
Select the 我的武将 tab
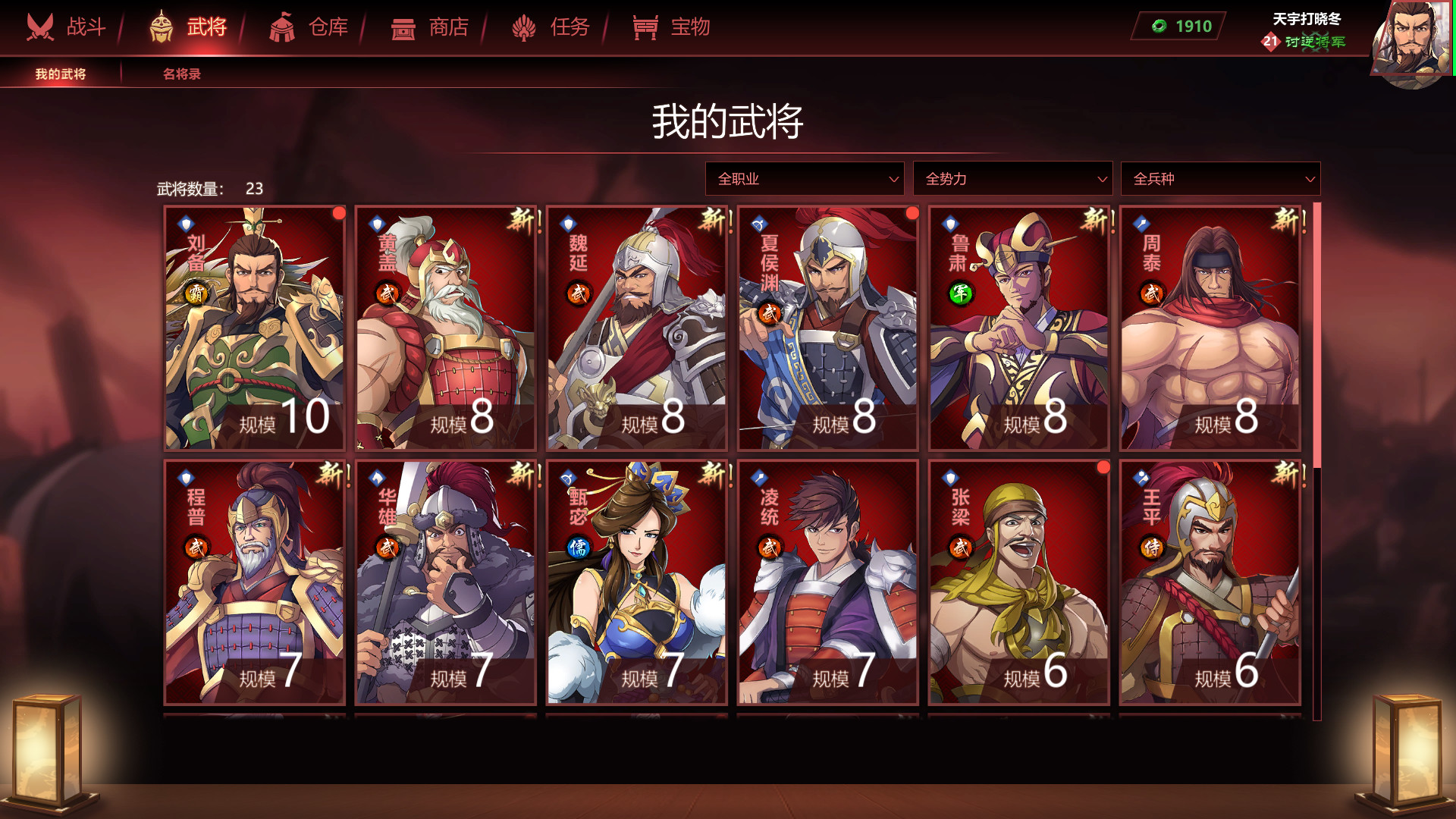tap(61, 74)
